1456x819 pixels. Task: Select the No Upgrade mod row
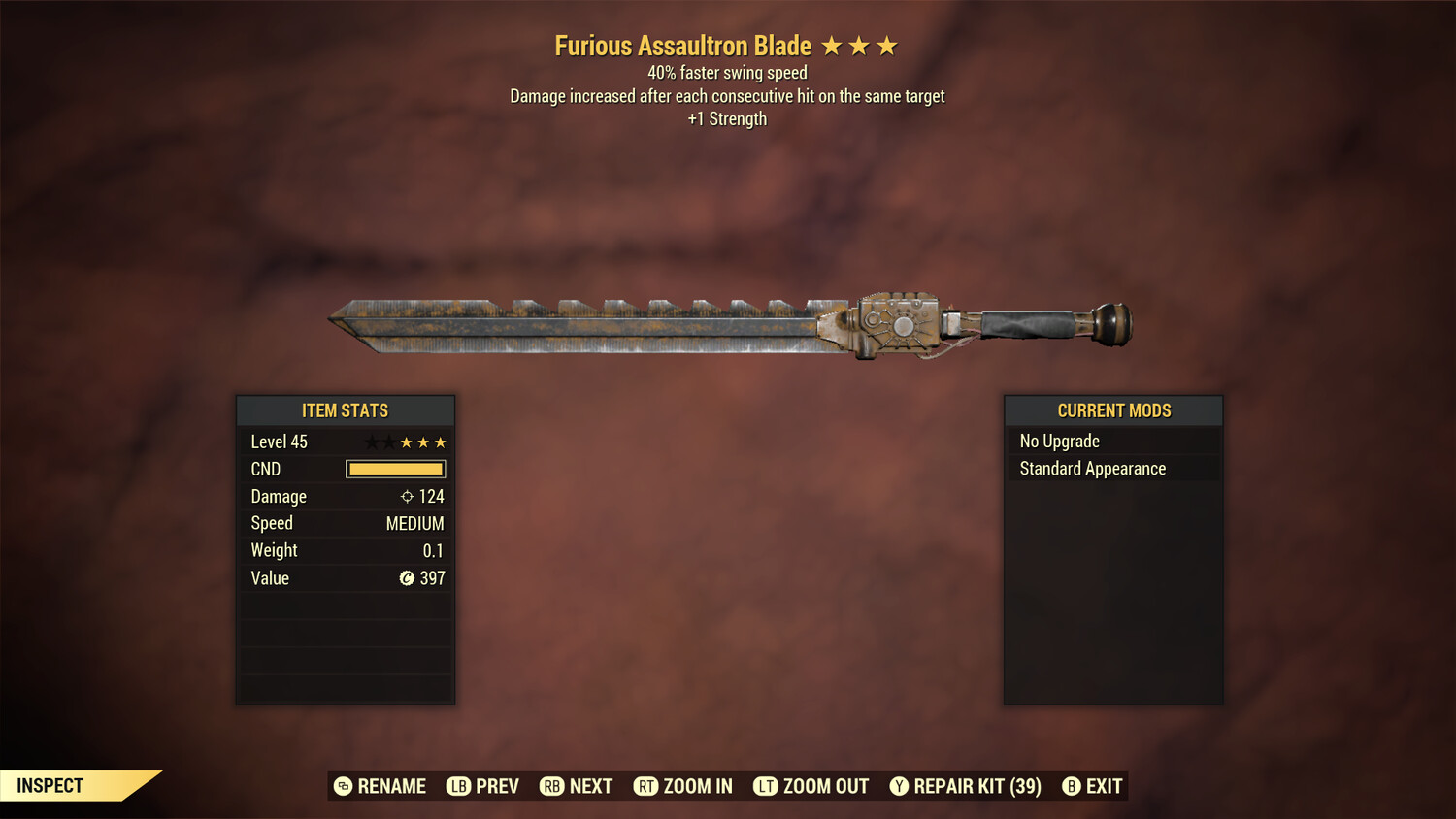tap(1113, 442)
